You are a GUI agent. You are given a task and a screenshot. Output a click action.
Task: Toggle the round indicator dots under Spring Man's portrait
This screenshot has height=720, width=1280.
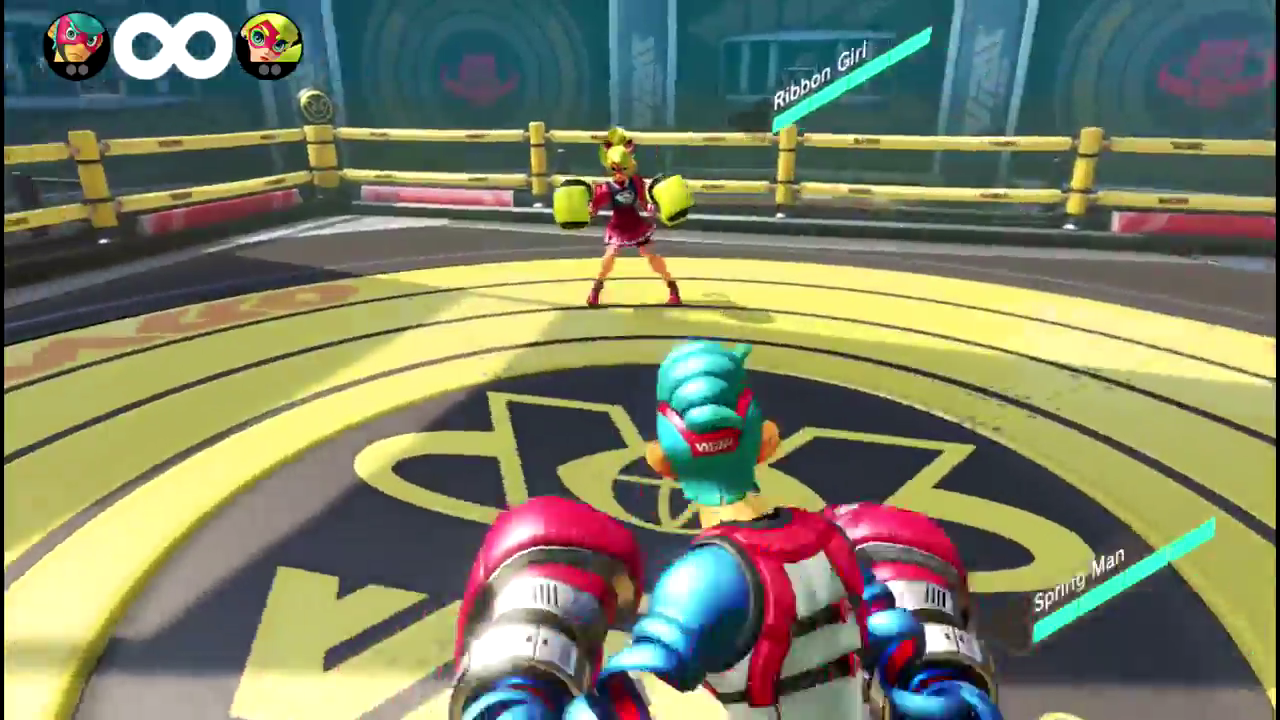(x=75, y=71)
